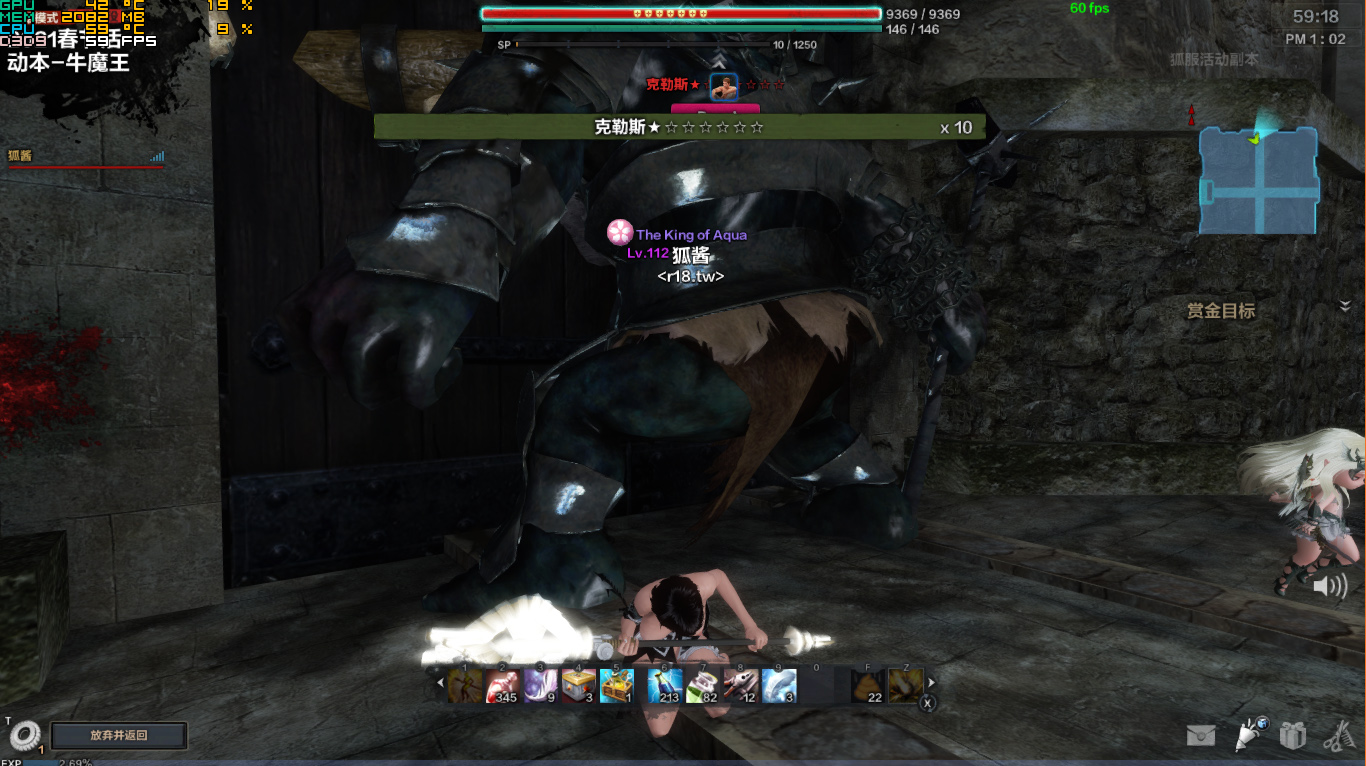Screen dimensions: 1366x766
Task: Use the purple feather item in slot 3
Action: click(x=541, y=686)
